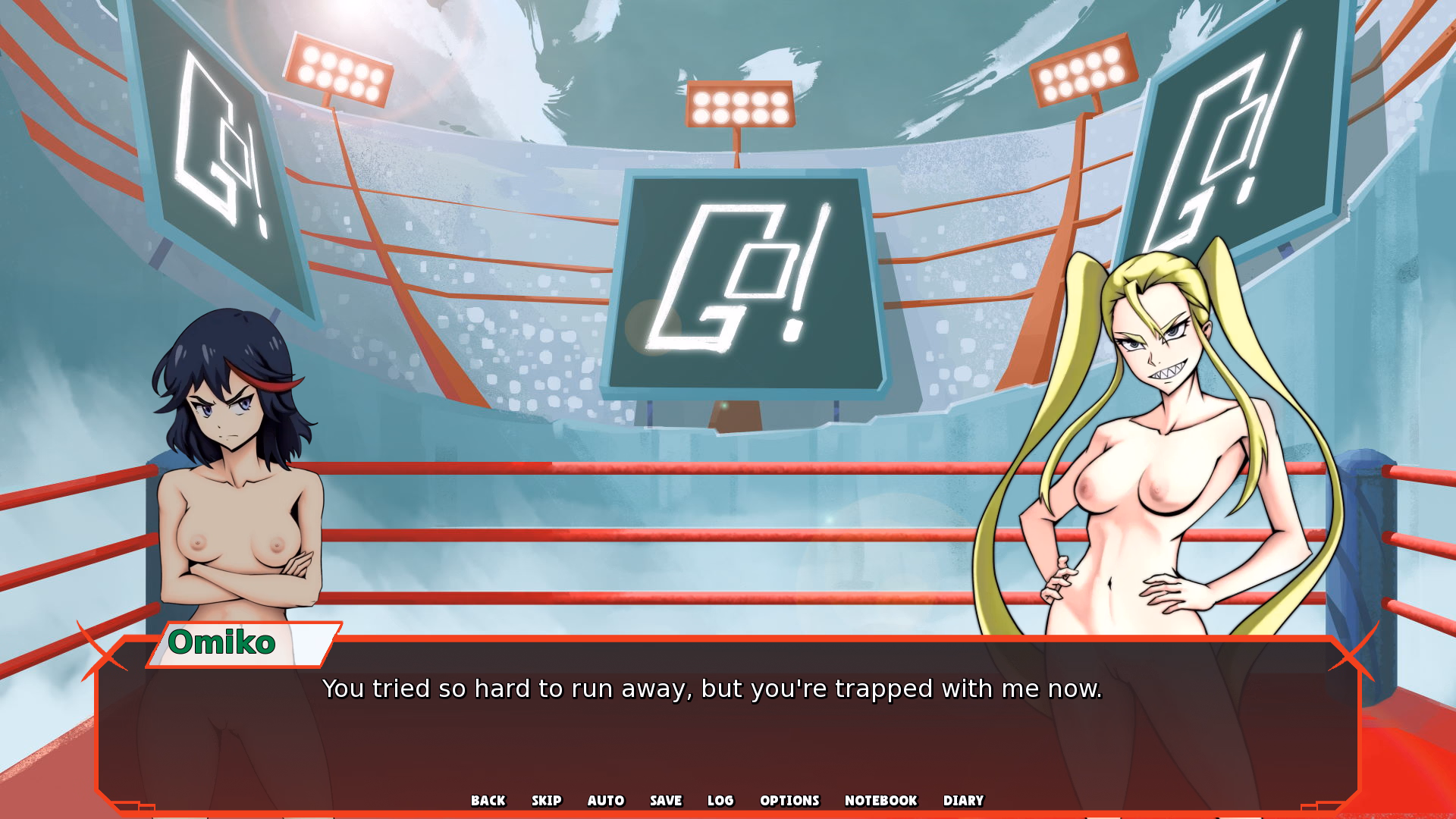
Task: Click BACK to rewind the dialogue
Action: click(488, 800)
